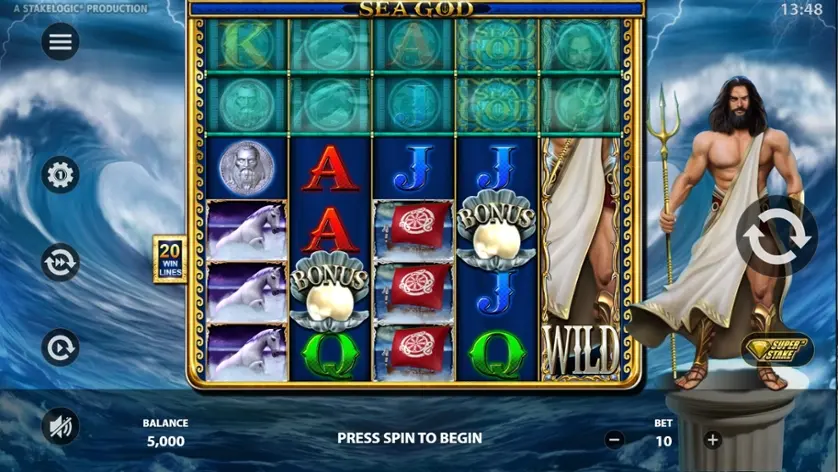Screen dimensions: 838x472
Task: Toggle the muted speaker sound icon
Action: 60,427
